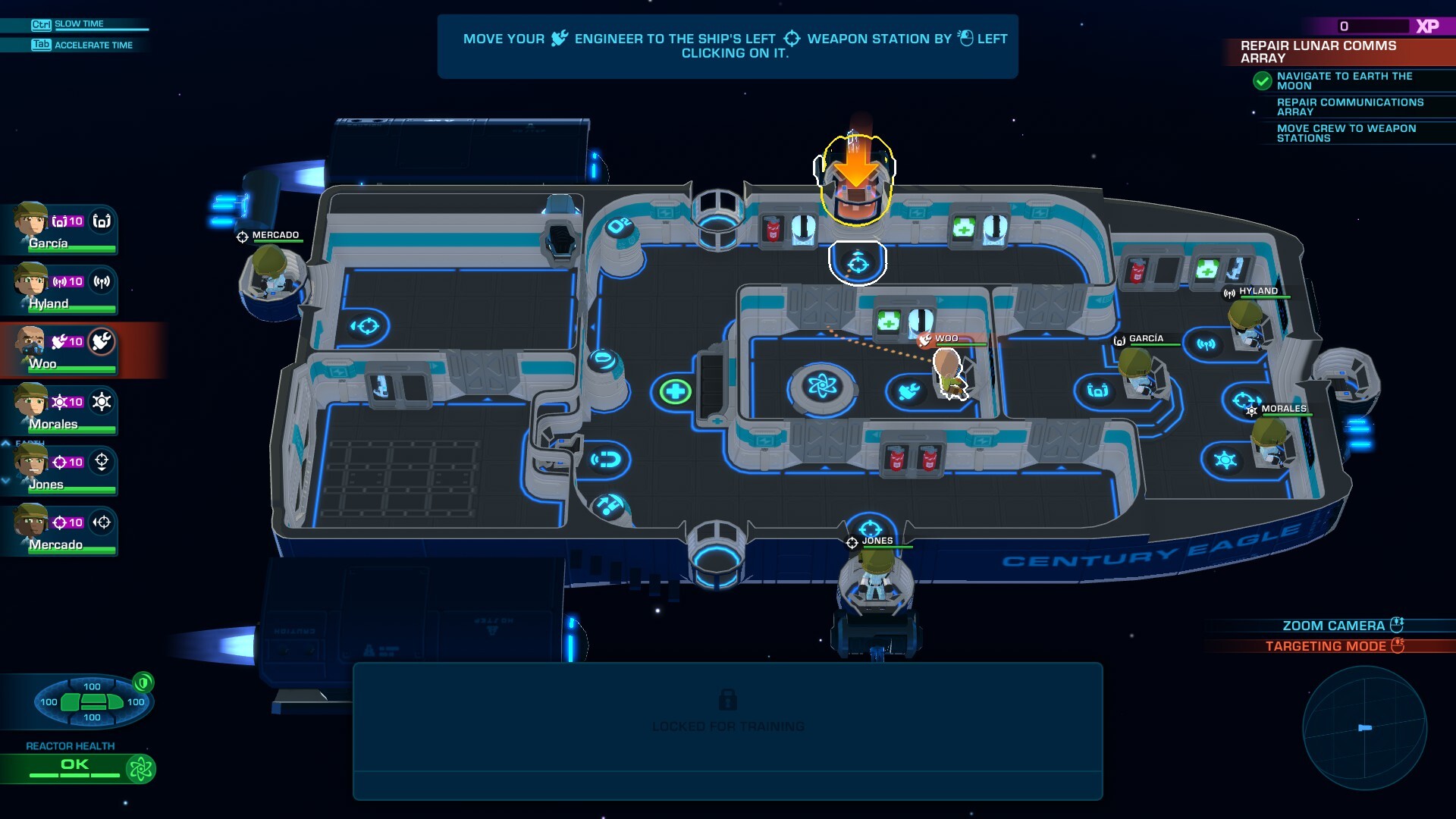Select the engineer wrench station marker
Viewport: 1456px width, 819px height.
908,391
